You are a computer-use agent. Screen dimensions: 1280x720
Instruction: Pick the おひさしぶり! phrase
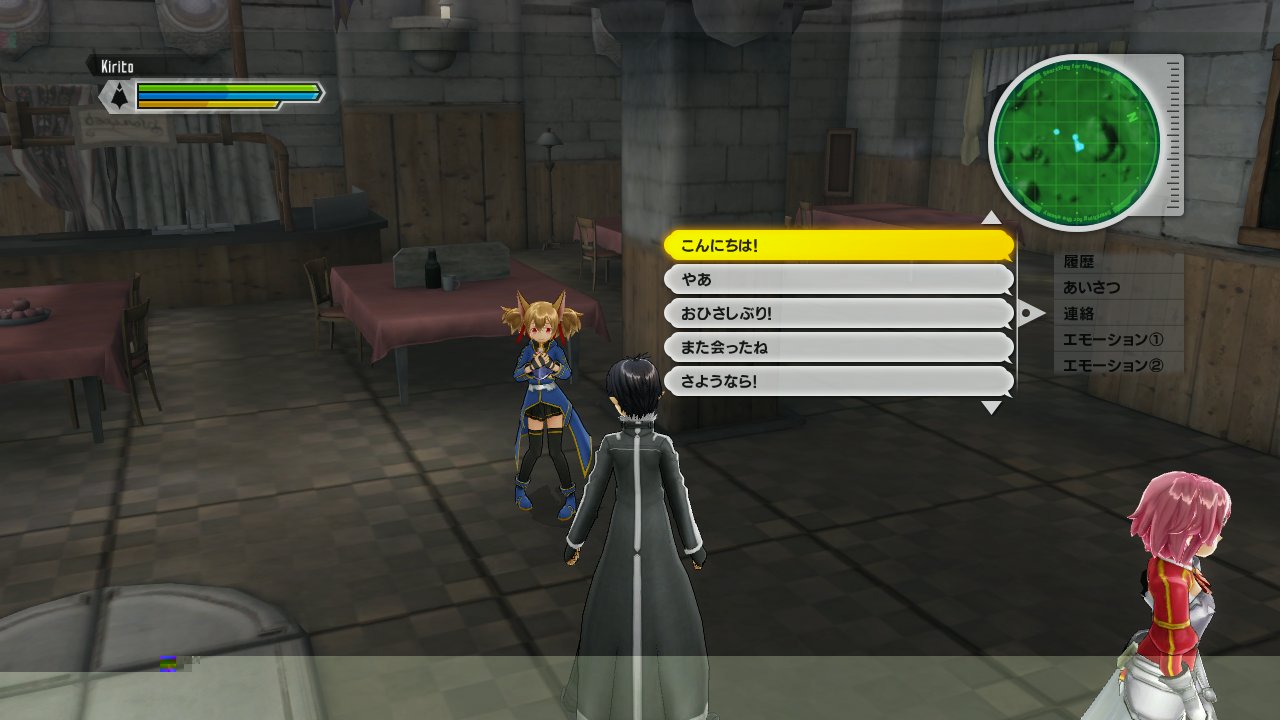pyautogui.click(x=838, y=313)
